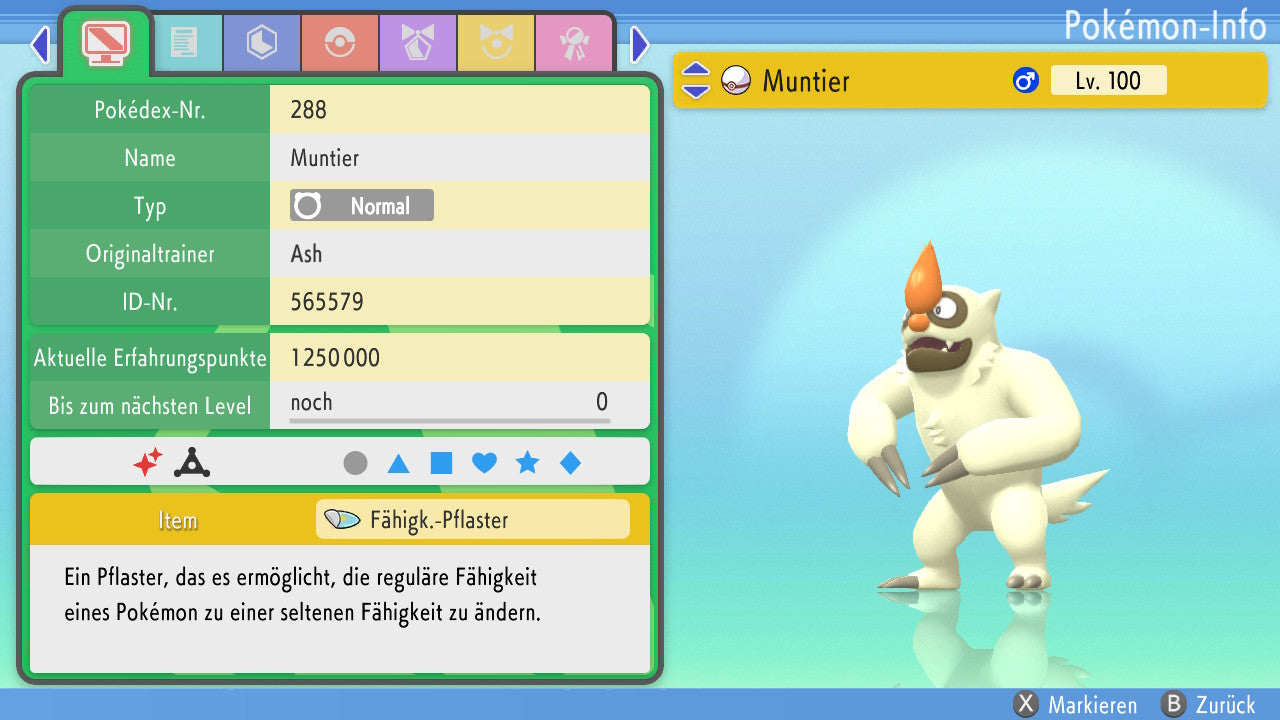The width and height of the screenshot is (1280, 720).
Task: Click the left arrow beside the tabs
Action: click(40, 44)
